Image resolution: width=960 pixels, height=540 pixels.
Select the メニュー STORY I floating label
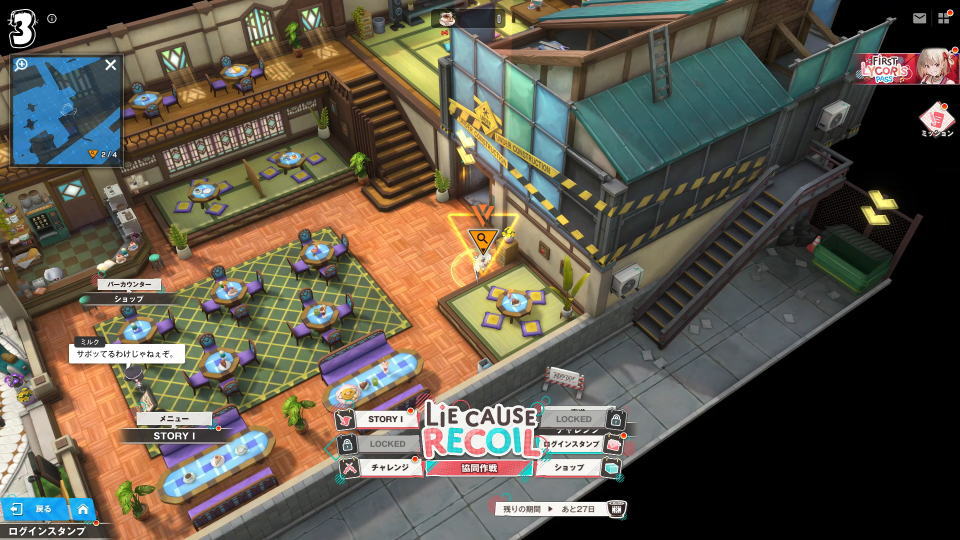pos(172,435)
